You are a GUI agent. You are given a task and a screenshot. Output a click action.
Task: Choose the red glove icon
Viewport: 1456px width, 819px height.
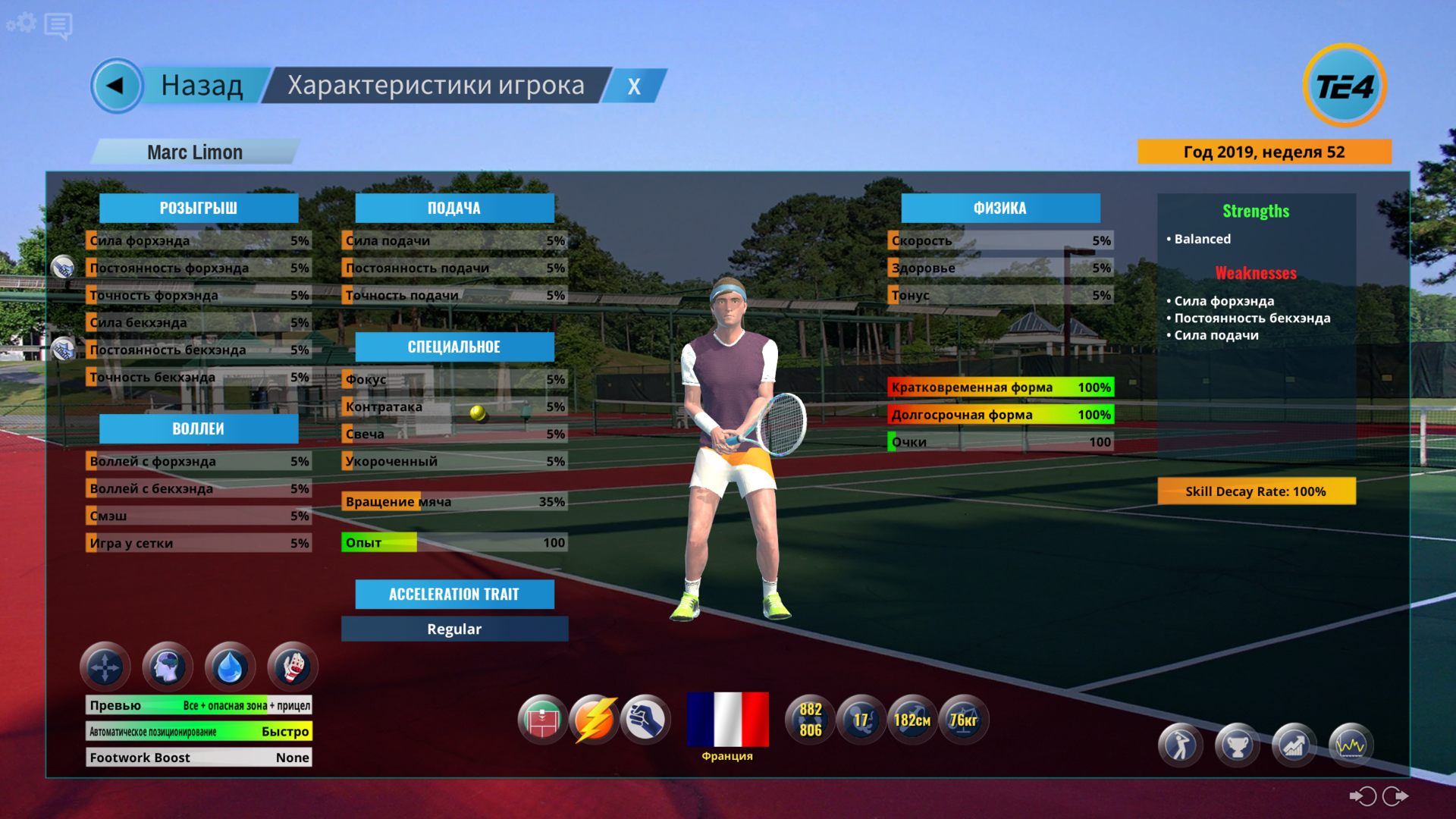(x=293, y=667)
